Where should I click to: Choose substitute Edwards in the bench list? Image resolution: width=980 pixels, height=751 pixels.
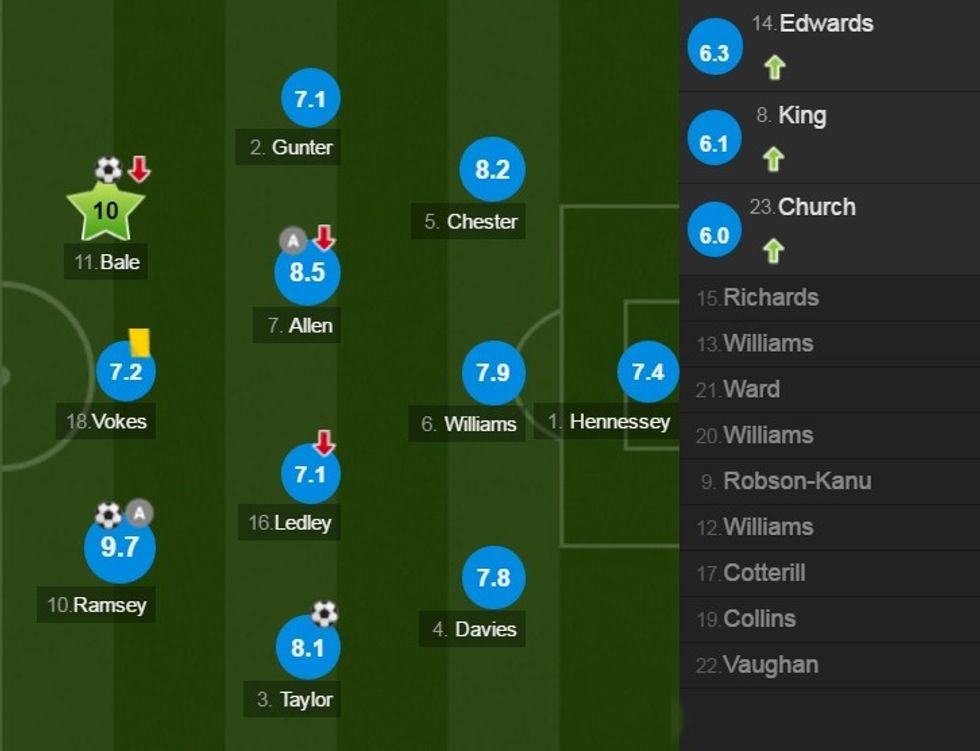tap(825, 24)
